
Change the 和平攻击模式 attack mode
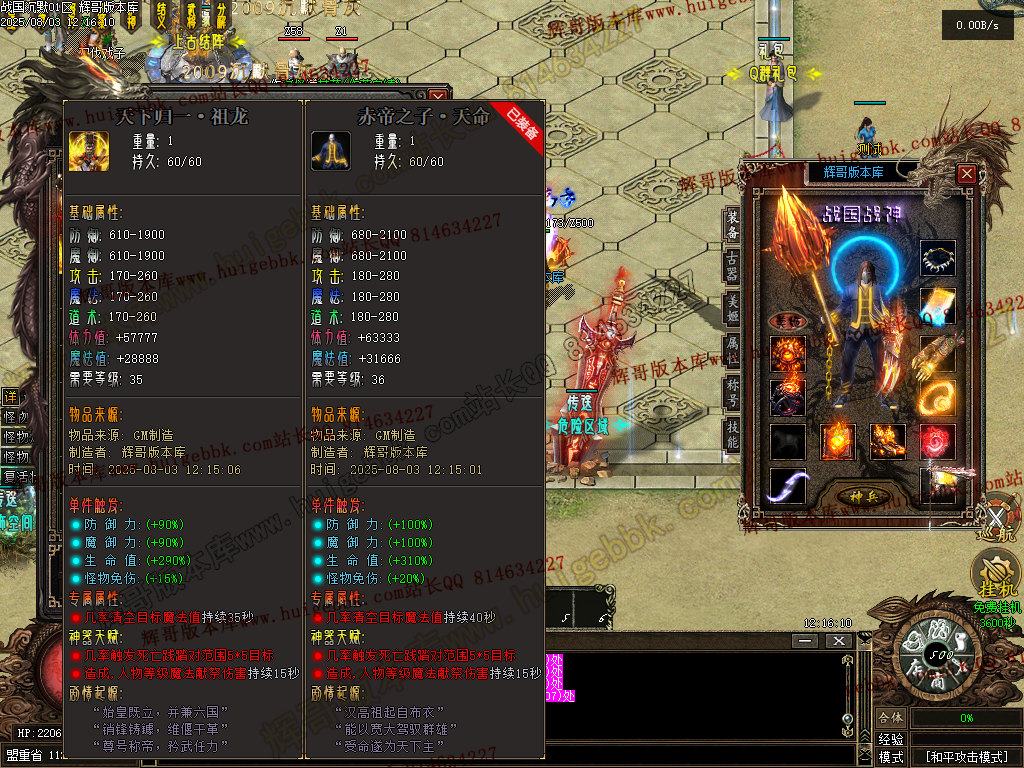click(965, 757)
